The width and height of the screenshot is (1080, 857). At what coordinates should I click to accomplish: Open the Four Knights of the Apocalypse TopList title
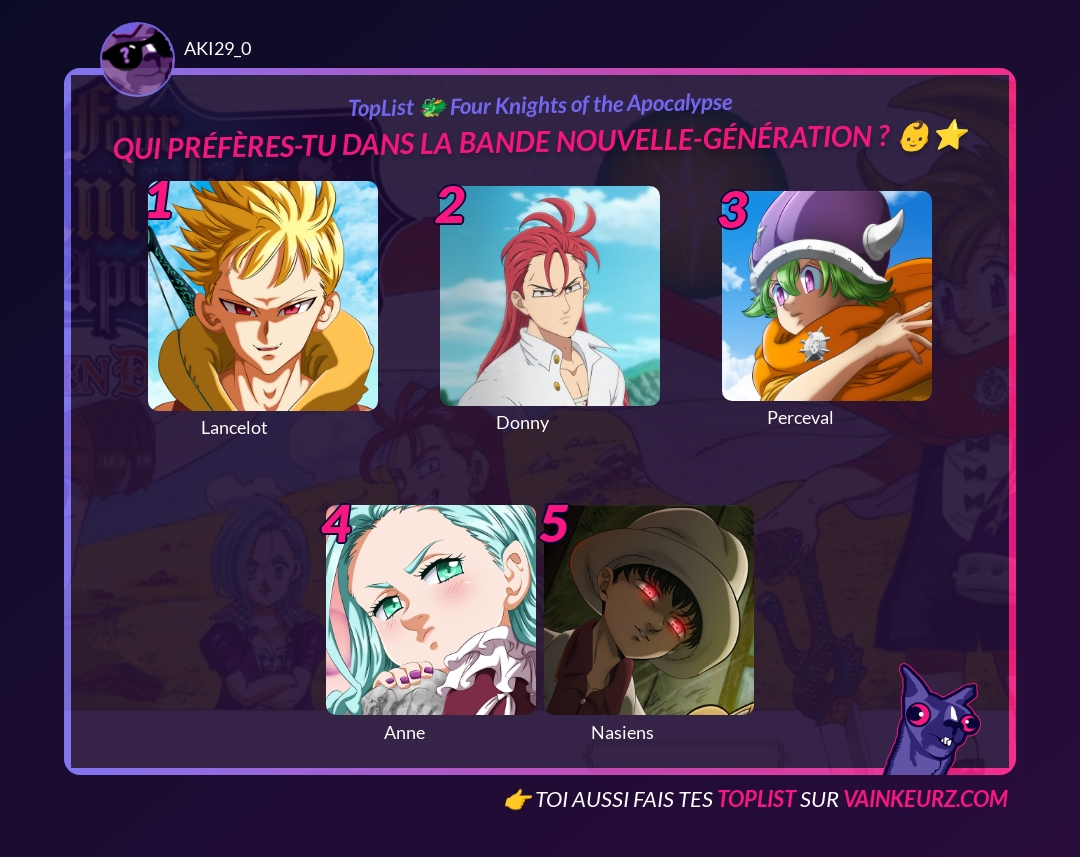pyautogui.click(x=540, y=106)
